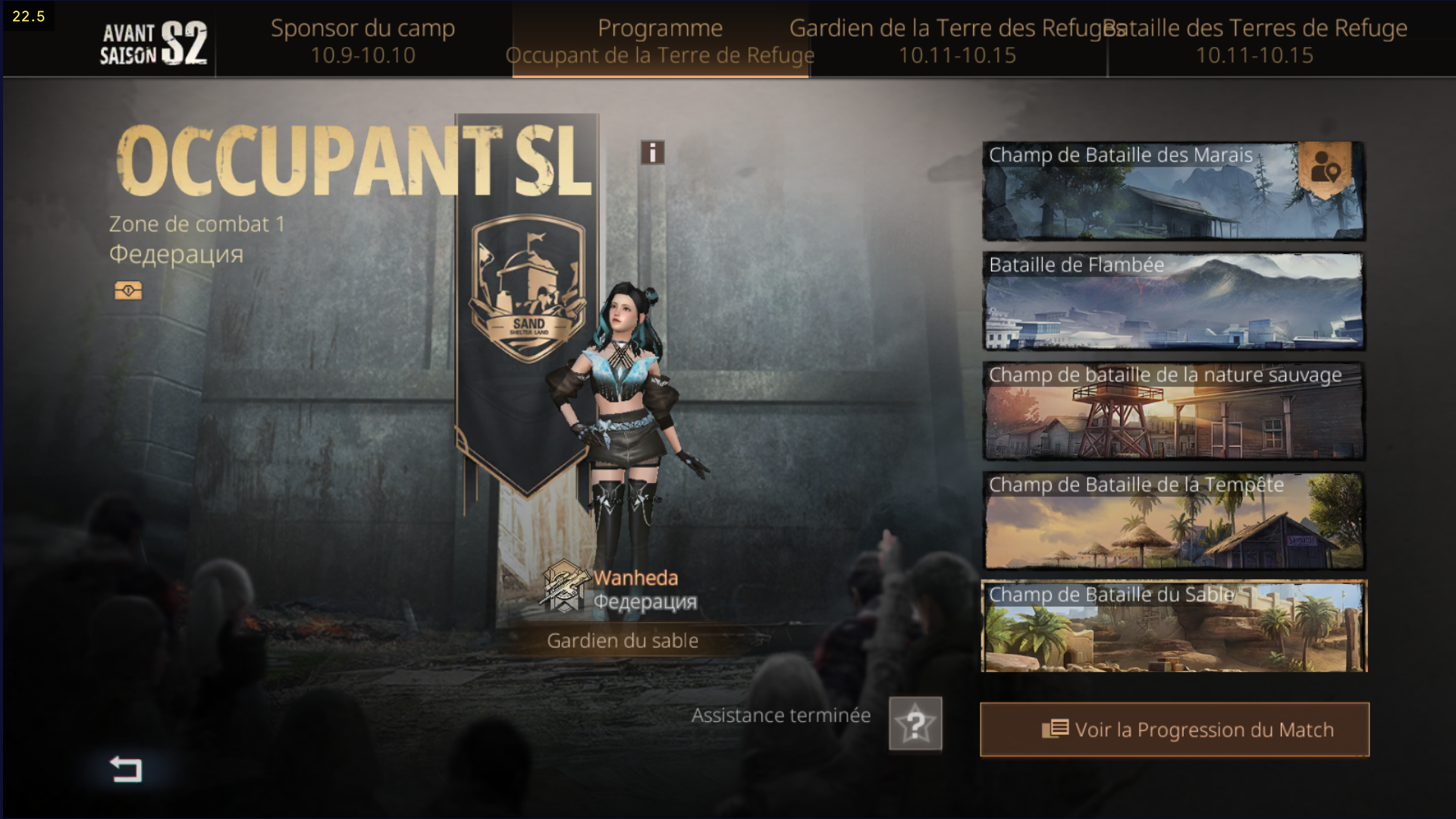Select Champ de bataille de la nature sauvage

point(1173,412)
